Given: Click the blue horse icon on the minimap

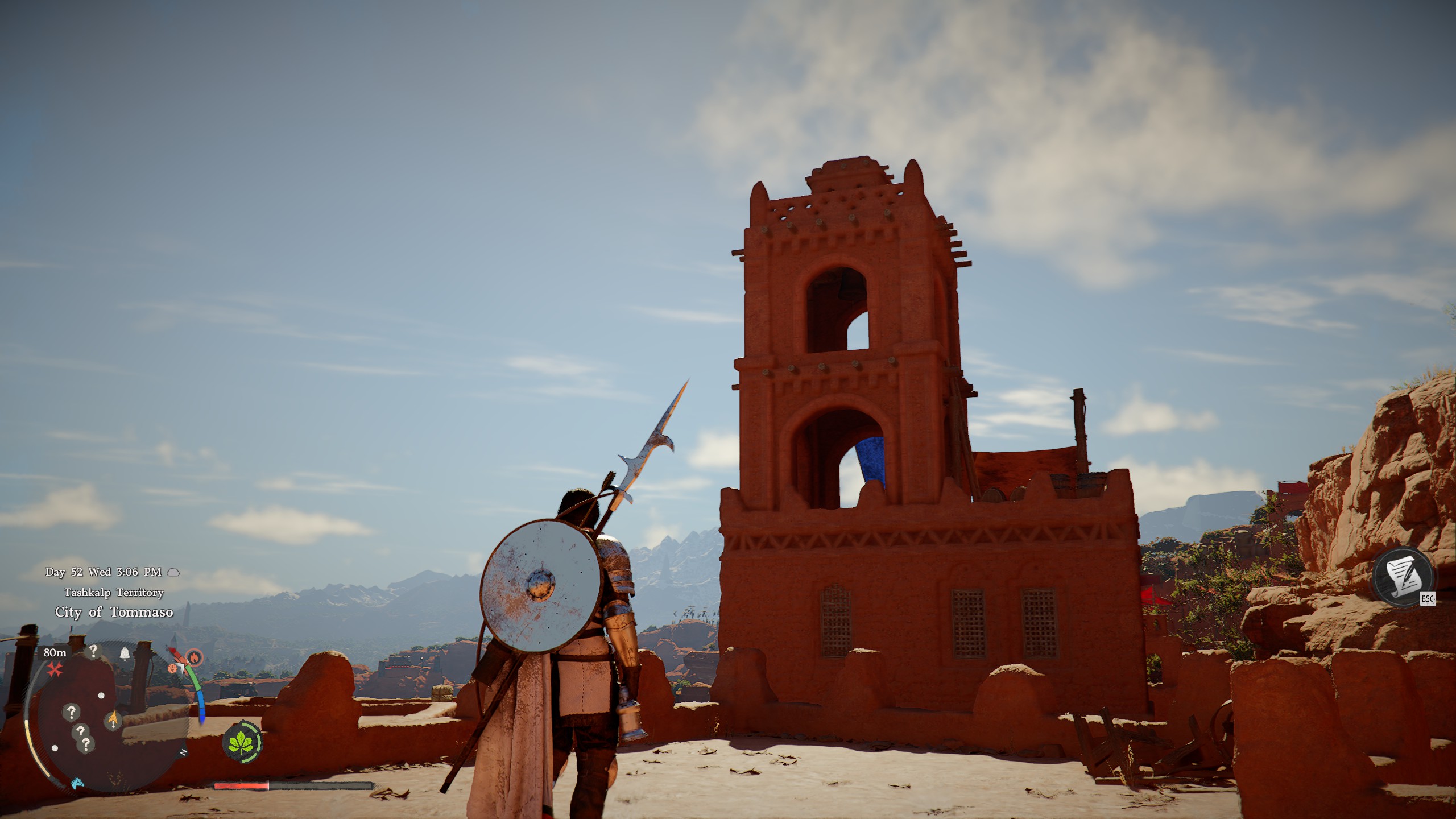Looking at the screenshot, I should click(77, 784).
